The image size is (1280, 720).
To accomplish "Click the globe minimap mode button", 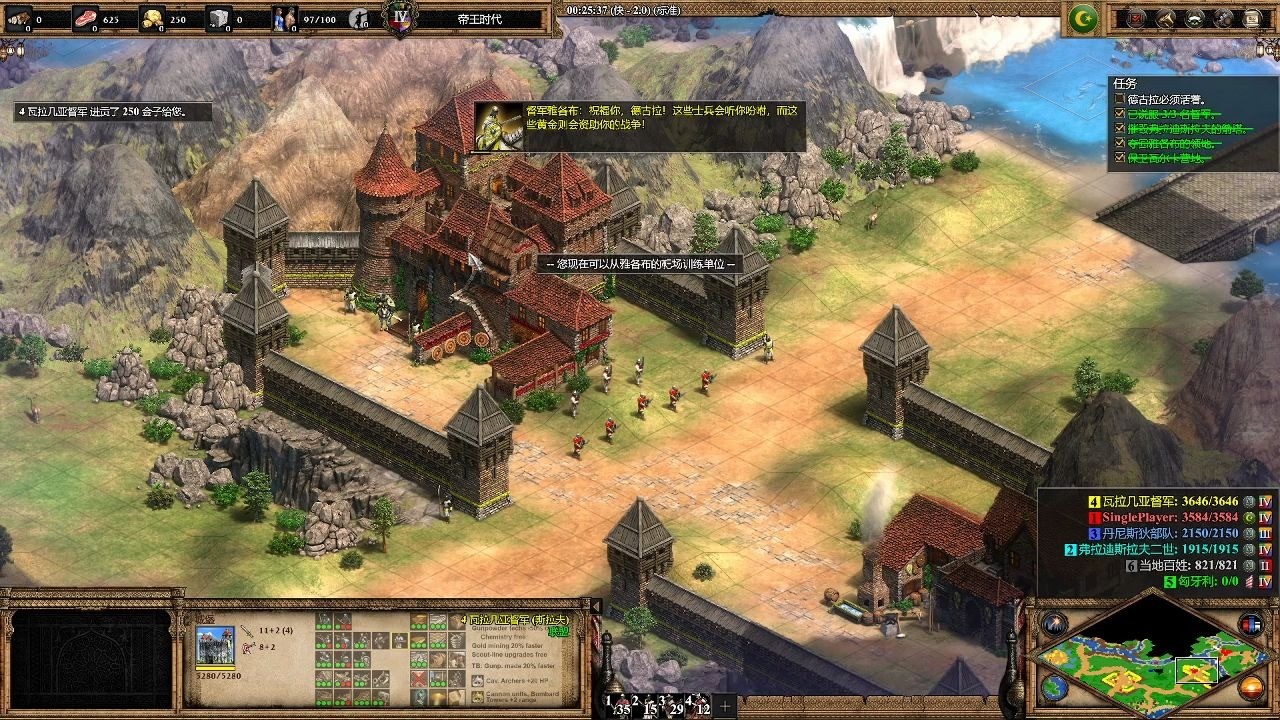I will coord(1055,686).
